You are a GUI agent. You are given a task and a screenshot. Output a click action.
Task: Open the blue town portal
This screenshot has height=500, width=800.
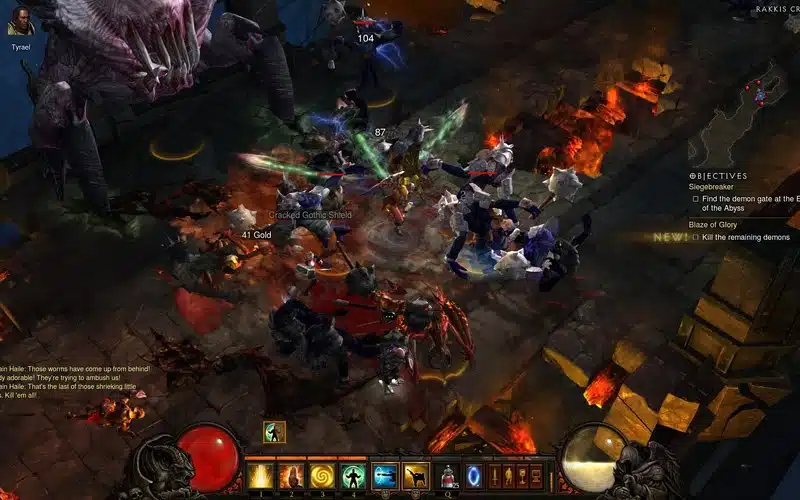(473, 476)
